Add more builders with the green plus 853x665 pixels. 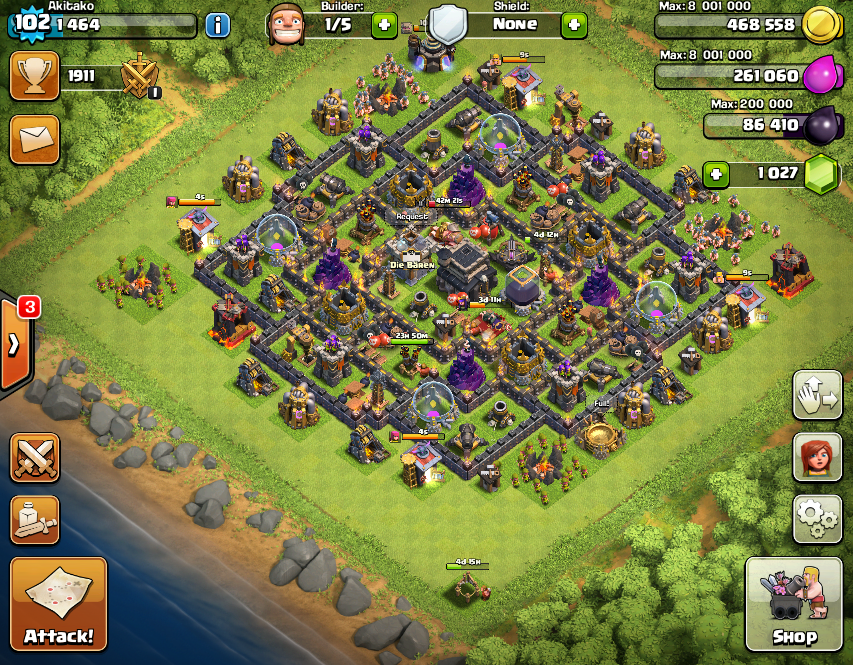coord(384,25)
